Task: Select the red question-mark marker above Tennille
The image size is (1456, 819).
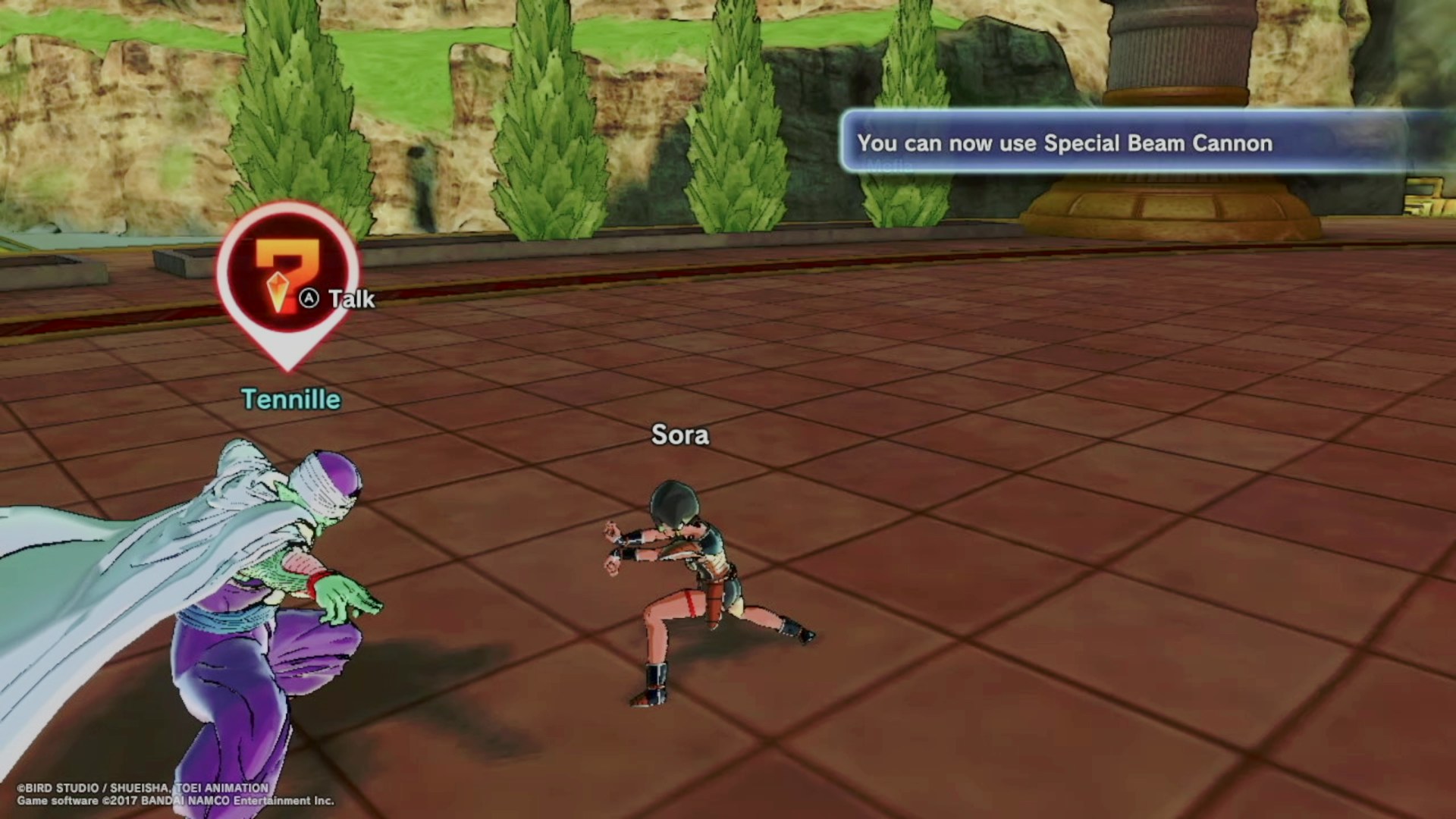Action: click(x=287, y=278)
